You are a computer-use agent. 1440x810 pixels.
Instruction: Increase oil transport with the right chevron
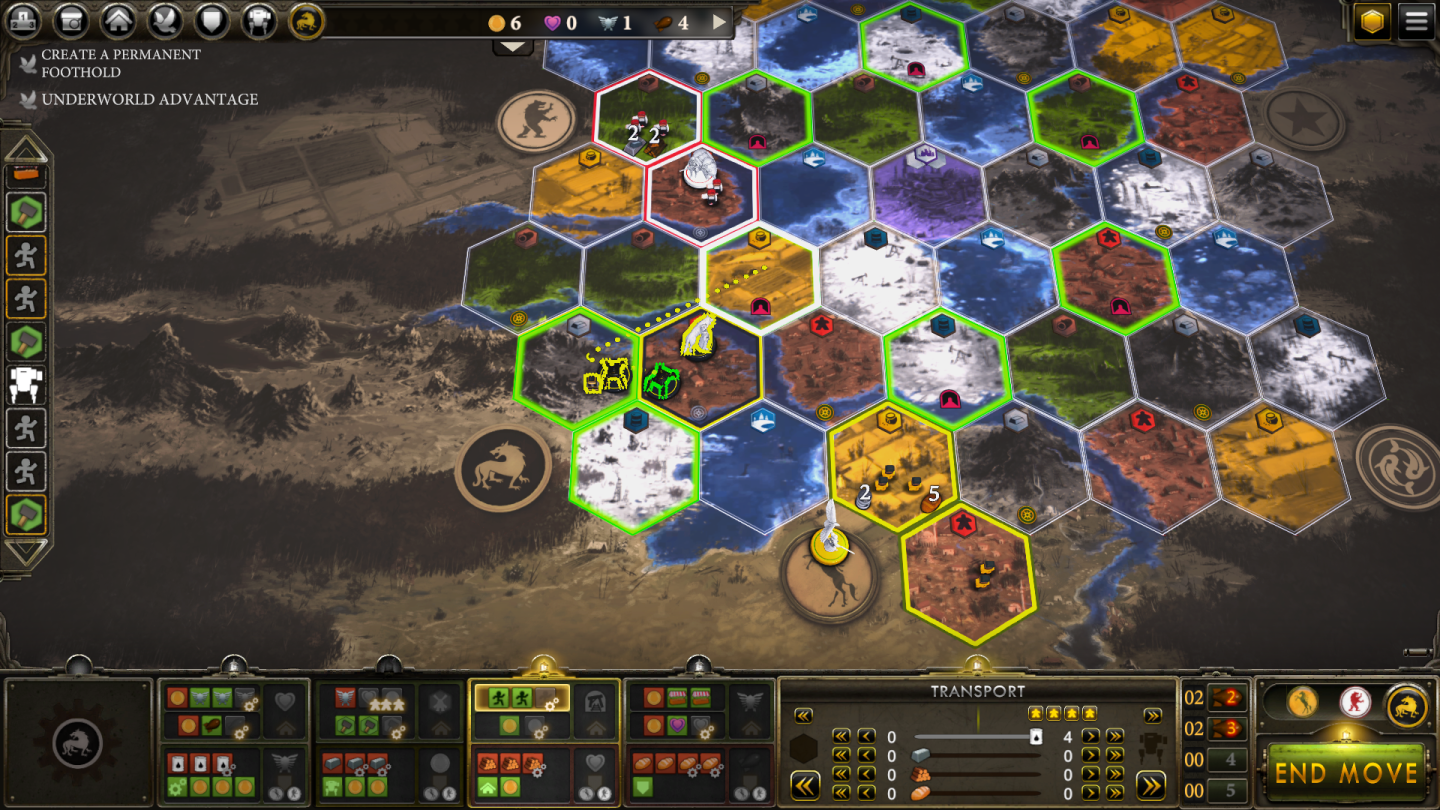(1090, 737)
